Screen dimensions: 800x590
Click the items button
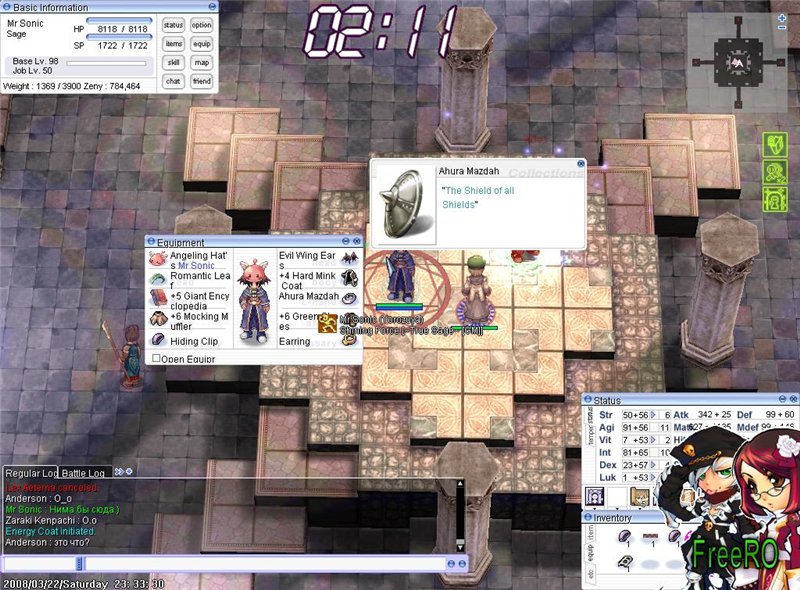click(x=174, y=44)
